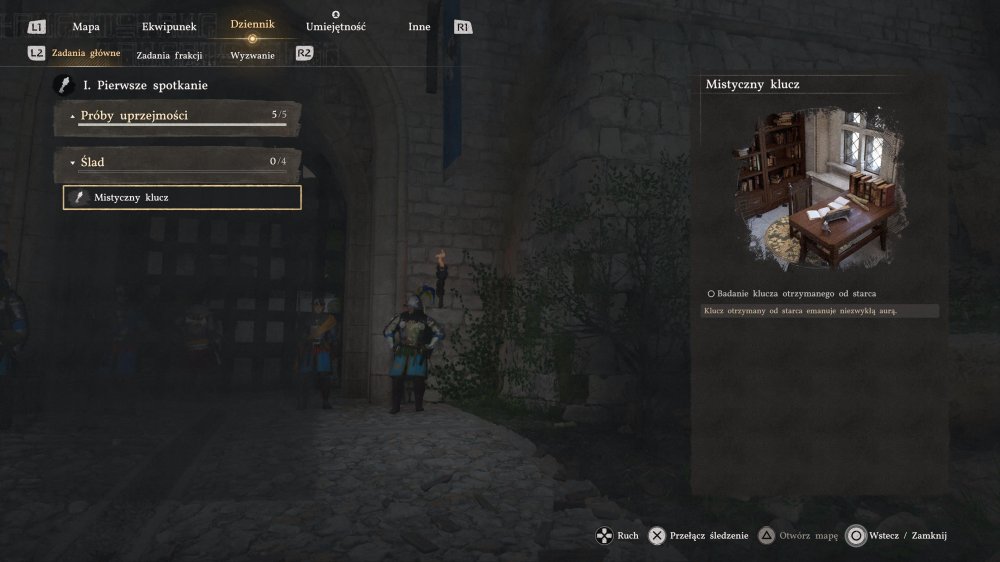Screen dimensions: 1000x562
Task: Select the Mistyczny klucz quest entry
Action: pyautogui.click(x=182, y=198)
